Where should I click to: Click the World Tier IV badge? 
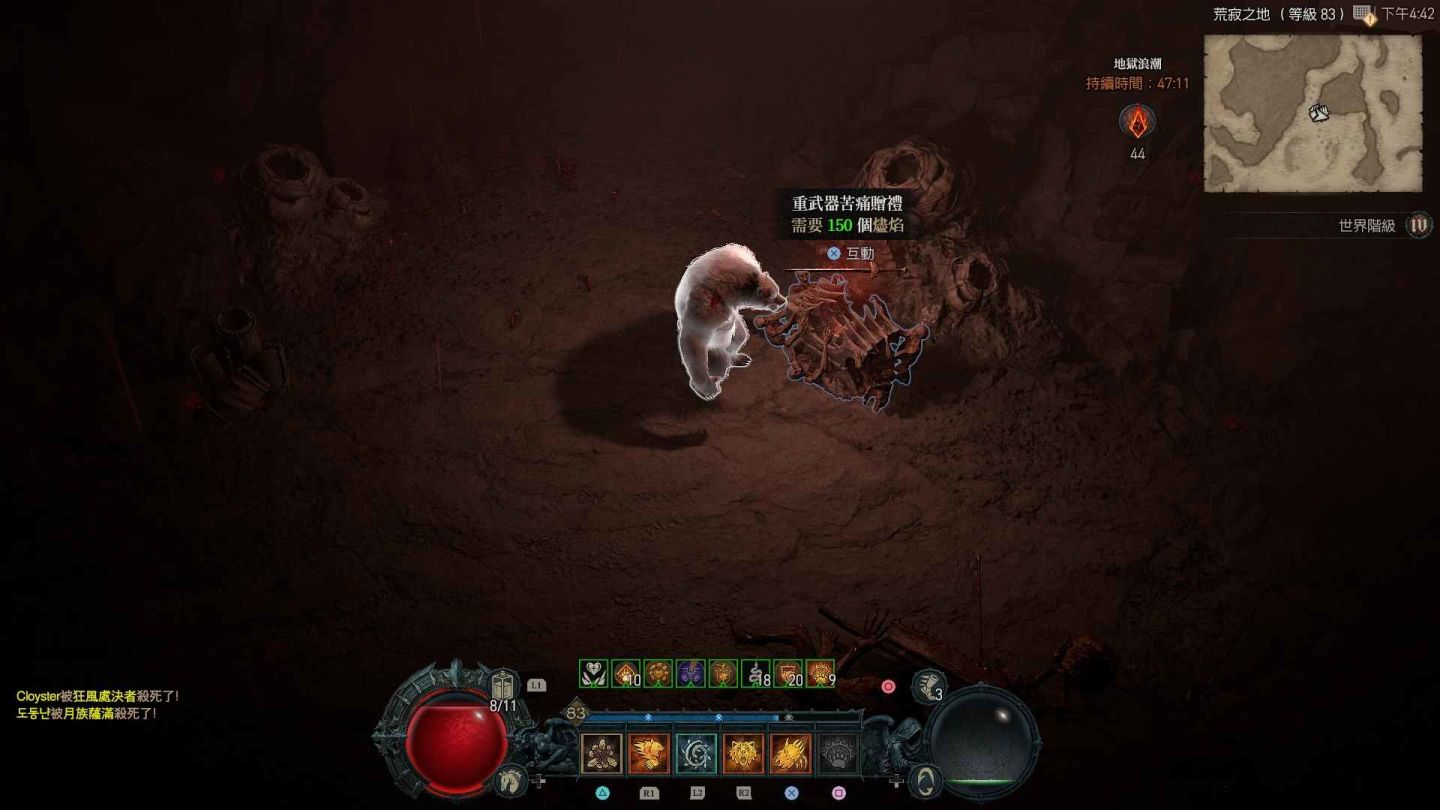tap(1418, 225)
